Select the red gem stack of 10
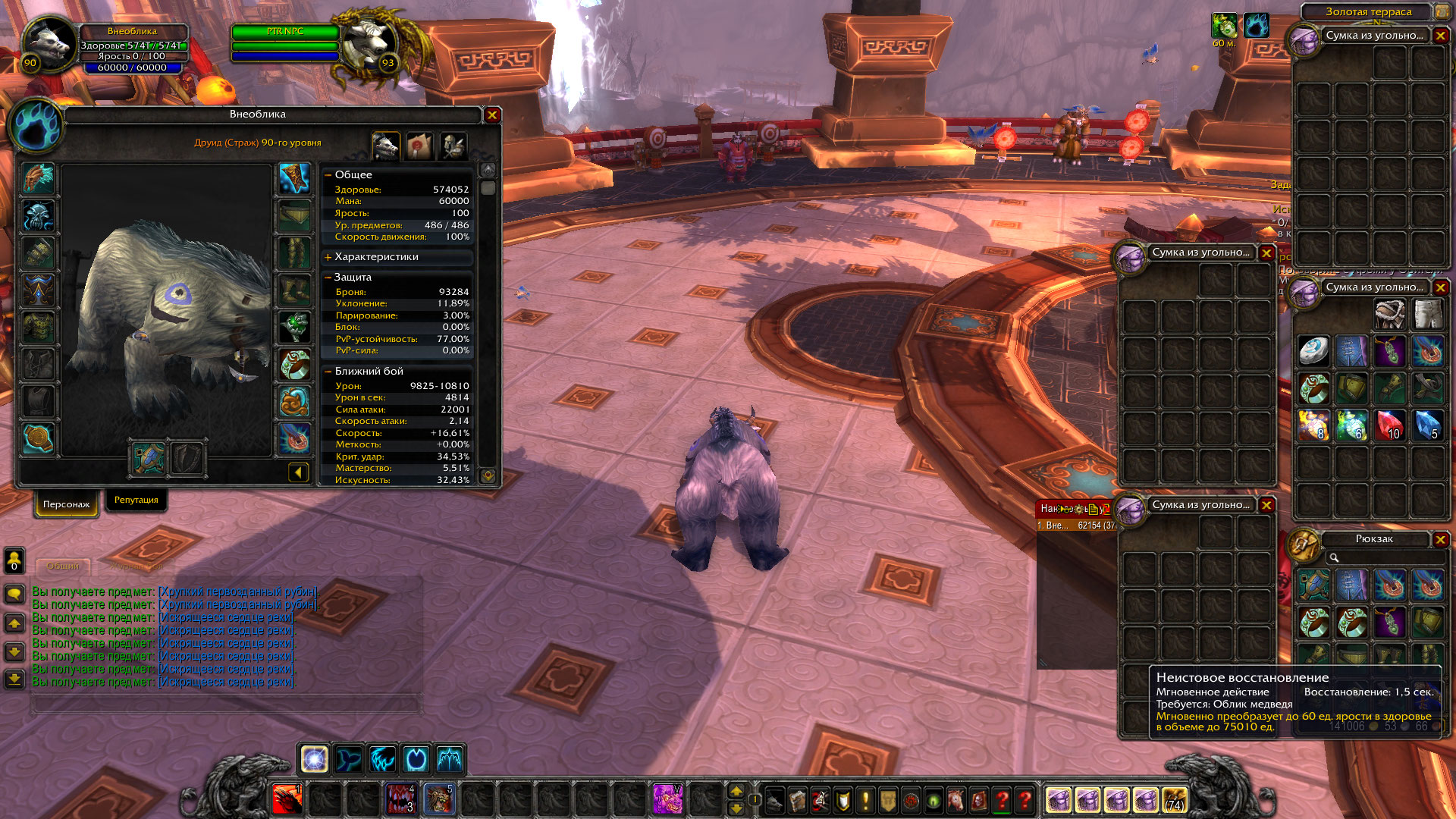Screen dimensions: 1456x819 point(1389,425)
